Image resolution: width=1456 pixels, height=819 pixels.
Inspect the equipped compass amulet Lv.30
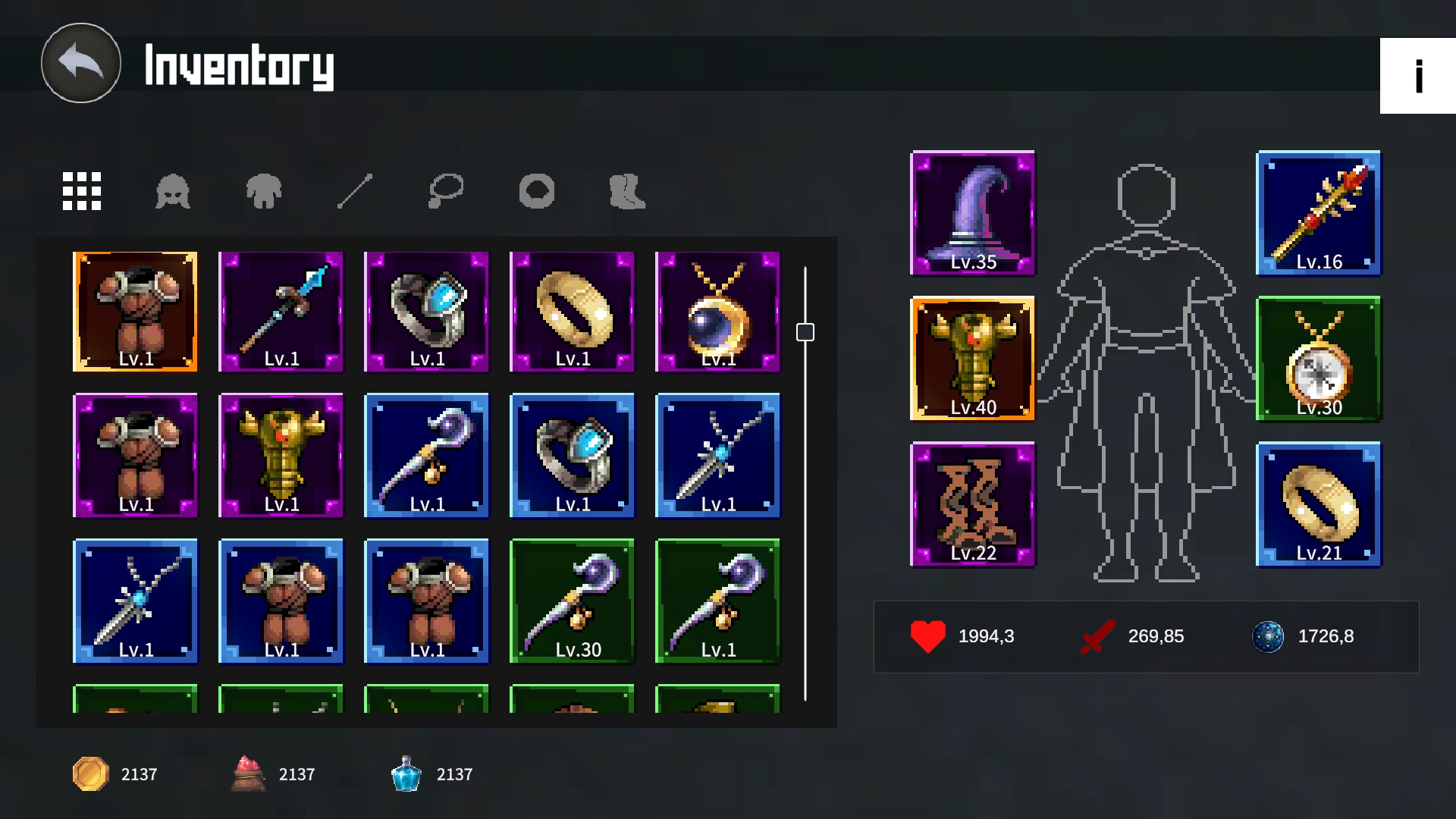pyautogui.click(x=1318, y=359)
